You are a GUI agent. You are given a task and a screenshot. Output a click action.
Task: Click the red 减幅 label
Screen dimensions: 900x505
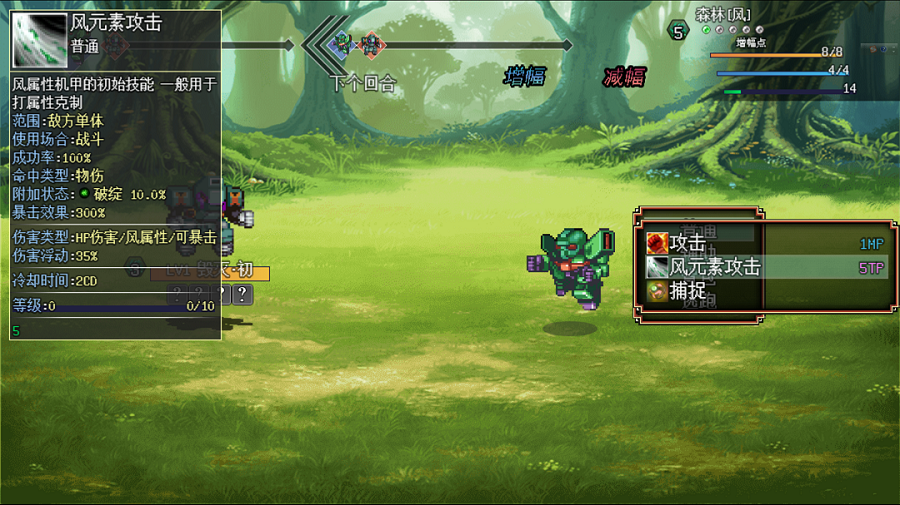[624, 77]
